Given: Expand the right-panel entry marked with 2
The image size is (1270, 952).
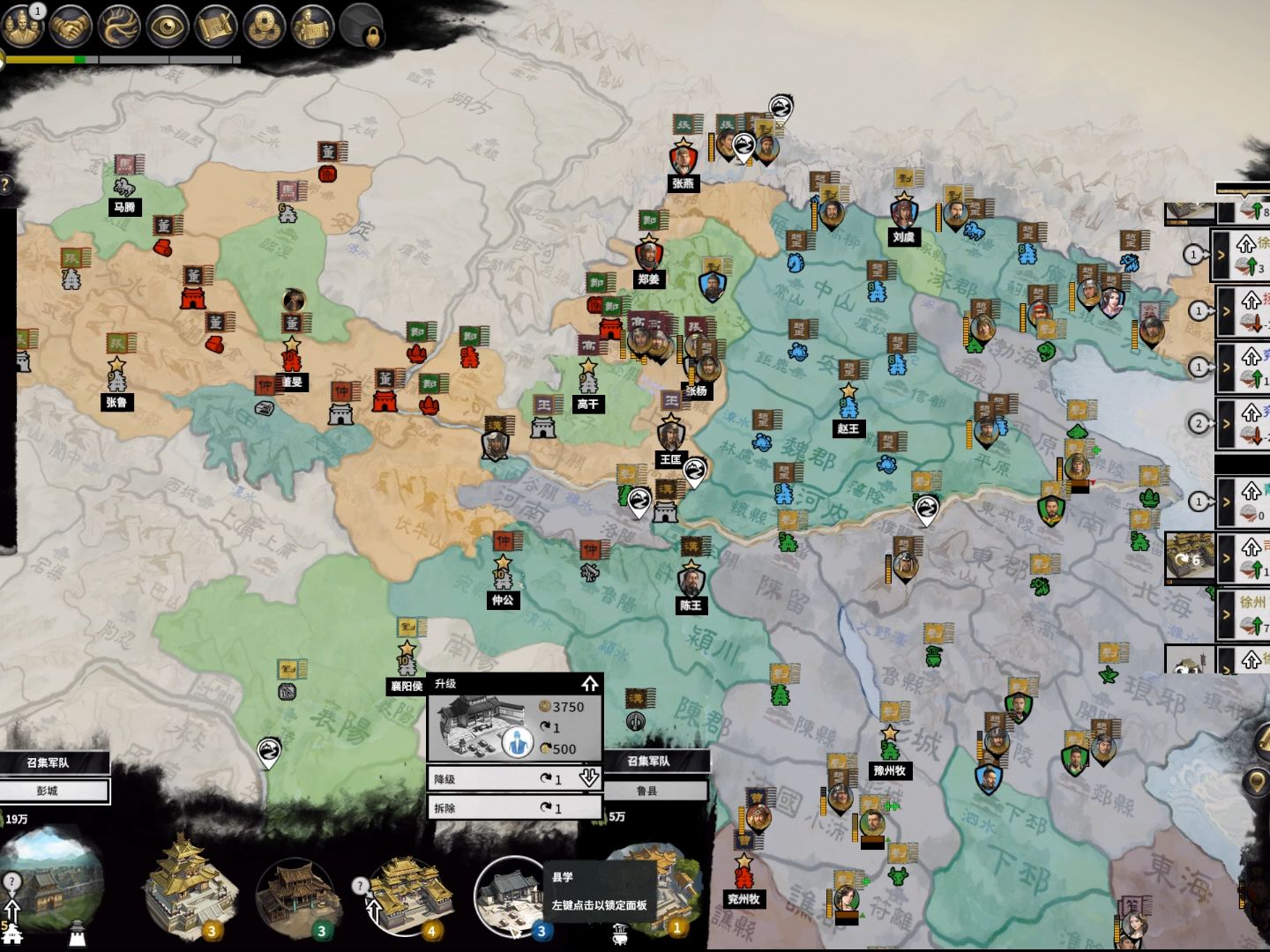Looking at the screenshot, I should click(x=1227, y=424).
